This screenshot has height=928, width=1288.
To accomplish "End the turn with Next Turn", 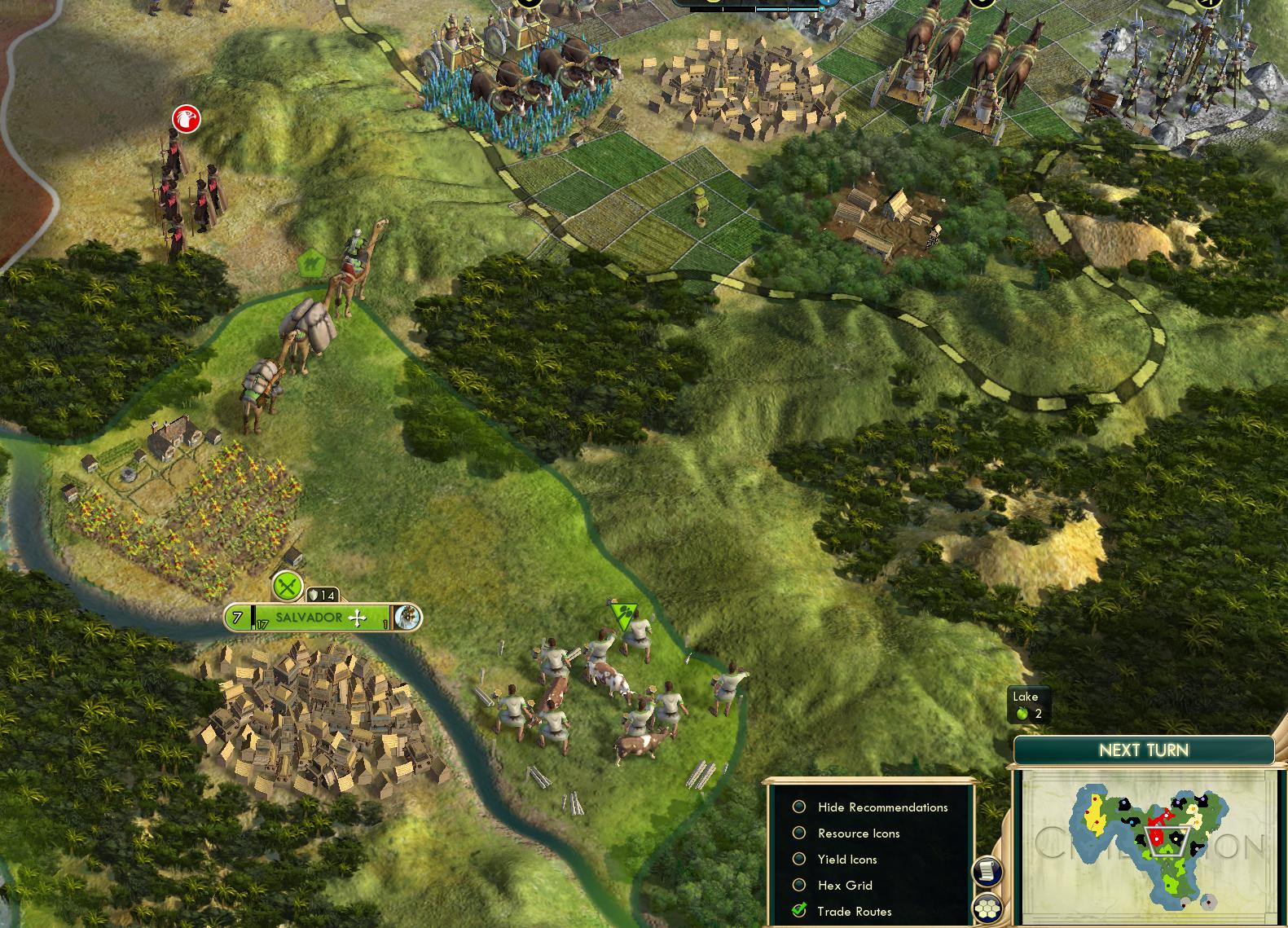I will click(1143, 750).
